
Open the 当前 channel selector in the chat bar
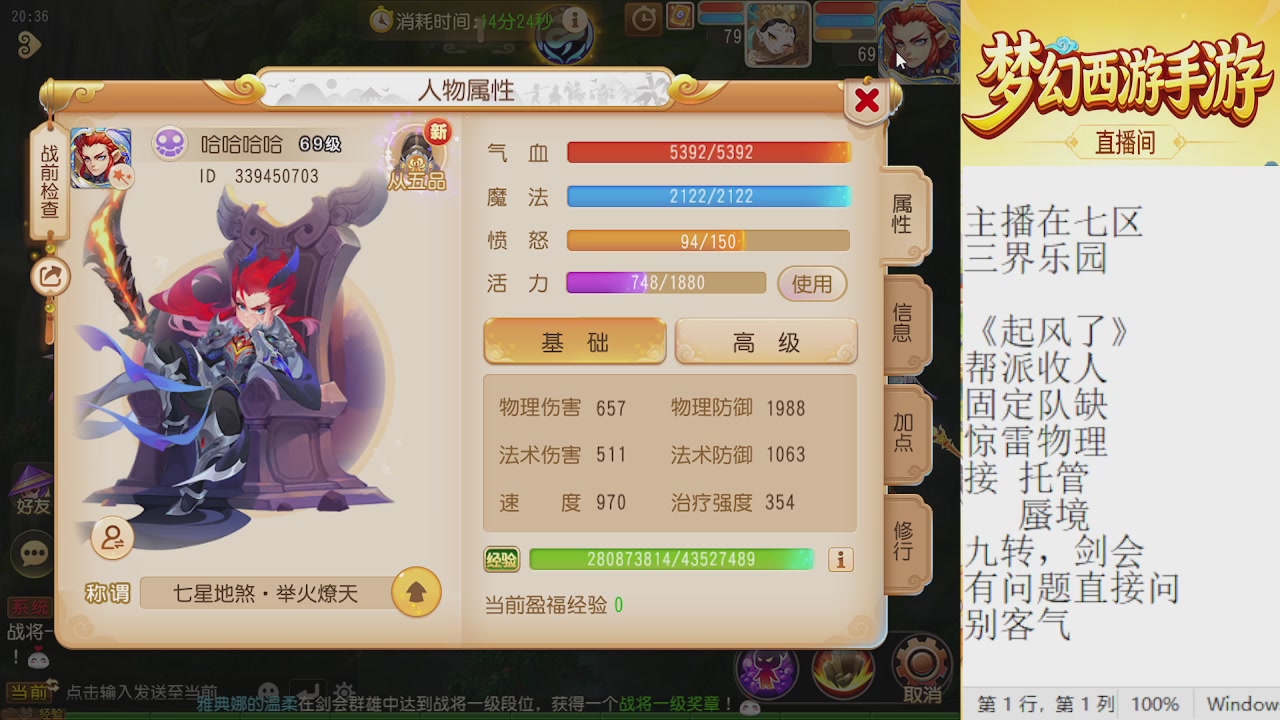30,690
